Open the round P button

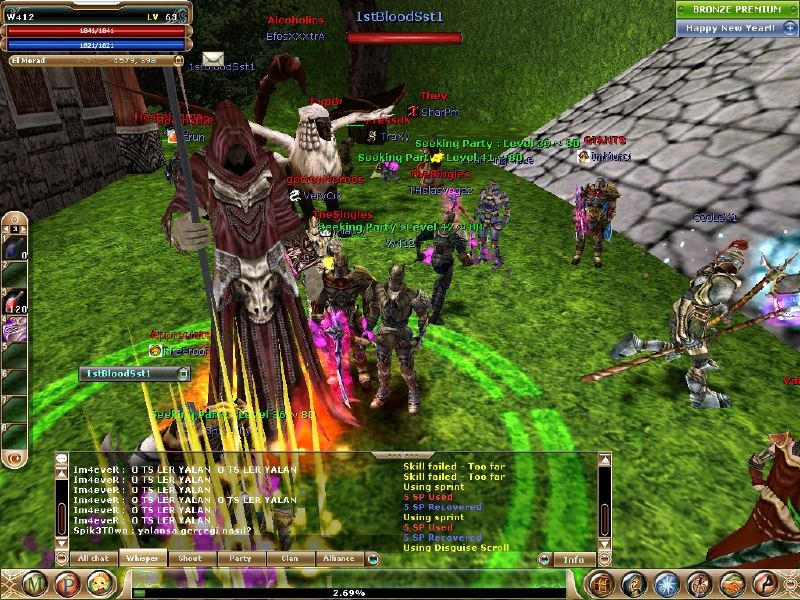point(70,583)
